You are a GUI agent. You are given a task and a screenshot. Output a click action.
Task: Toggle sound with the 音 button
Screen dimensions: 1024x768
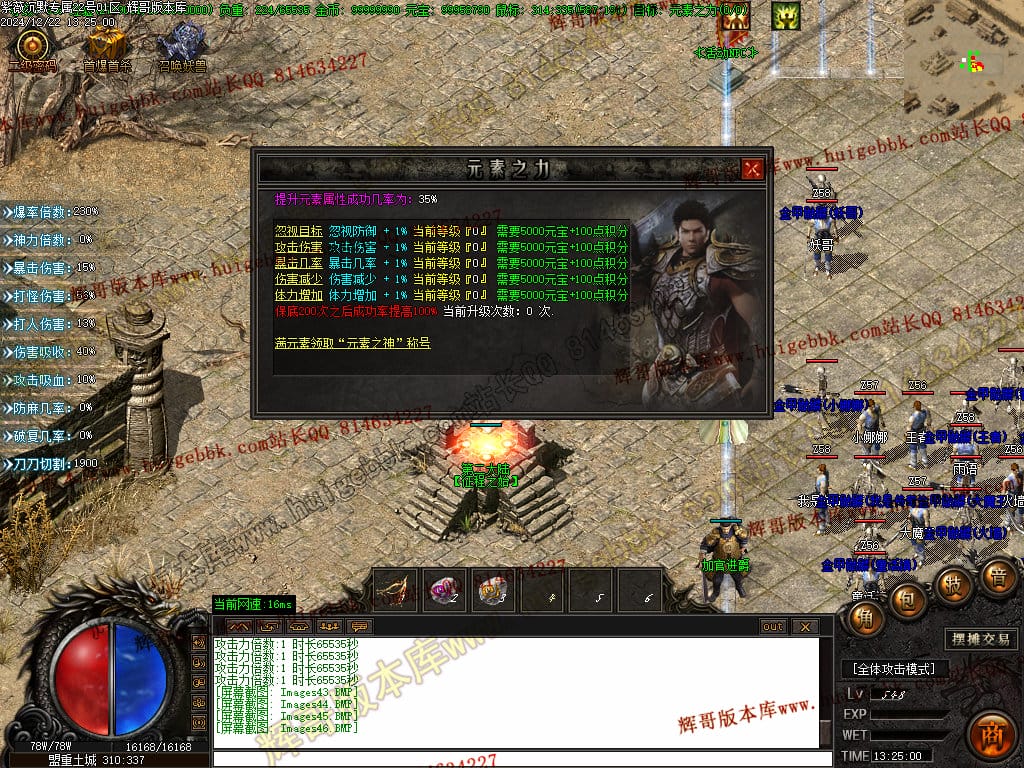(996, 577)
